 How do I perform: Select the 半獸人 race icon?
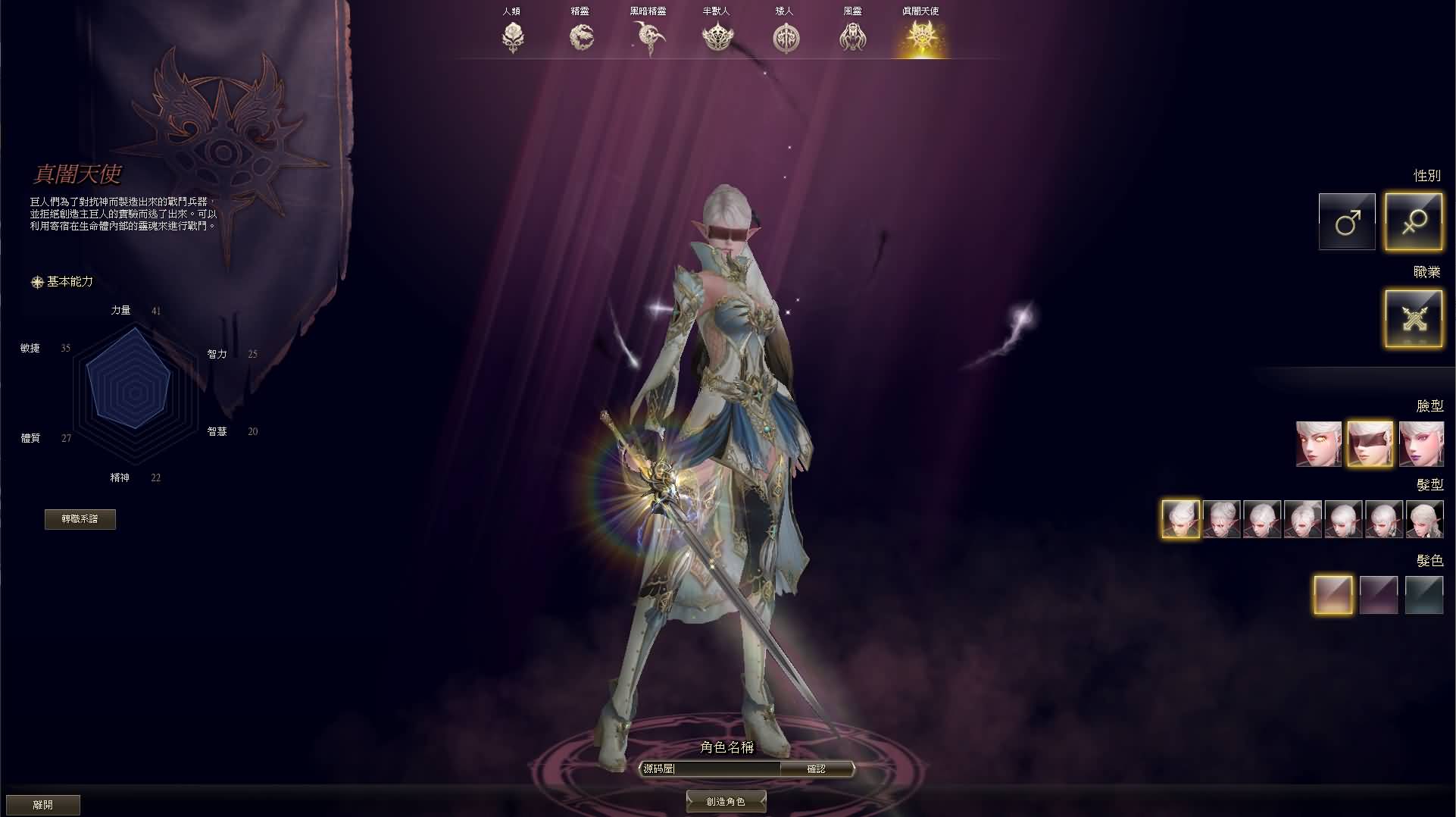point(717,36)
